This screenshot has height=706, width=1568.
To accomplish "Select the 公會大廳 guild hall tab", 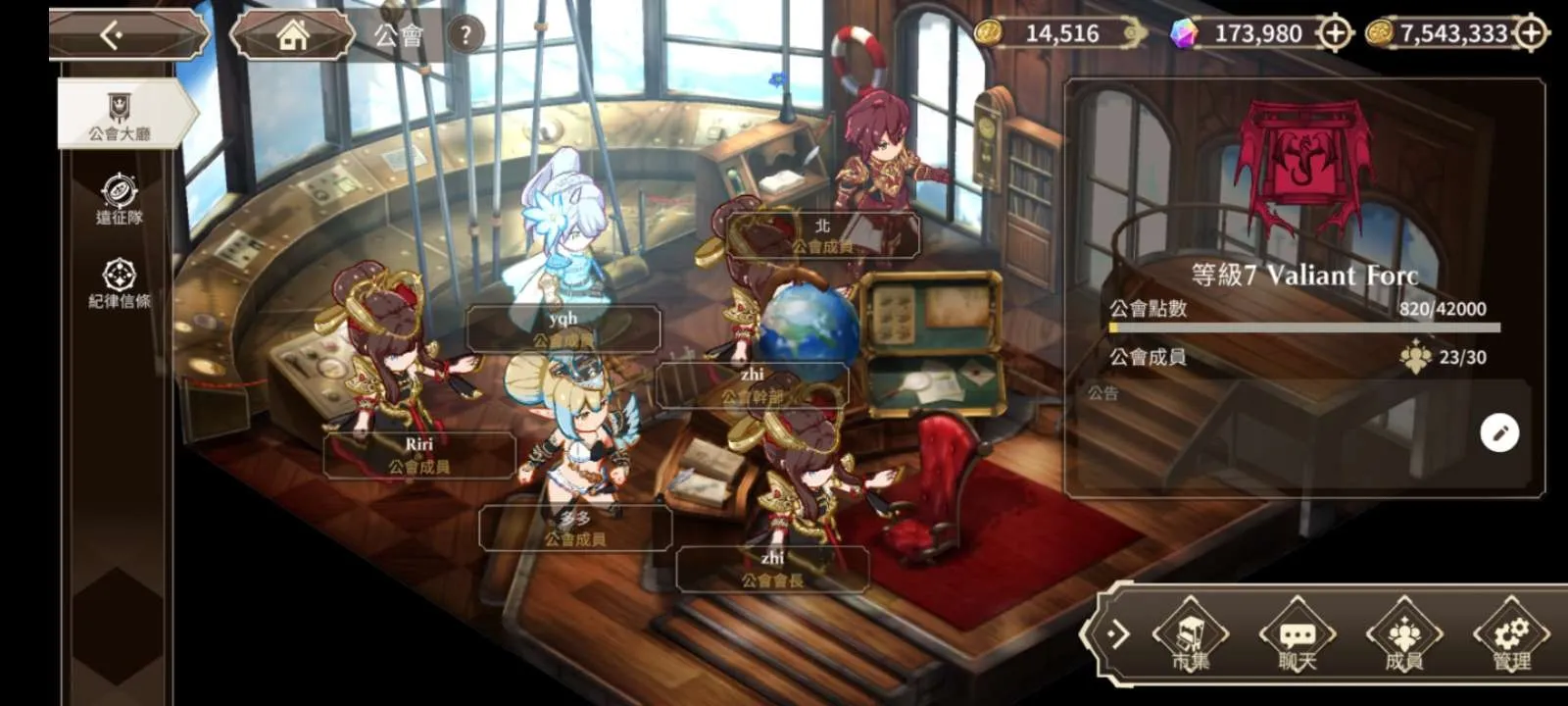I will tap(120, 115).
